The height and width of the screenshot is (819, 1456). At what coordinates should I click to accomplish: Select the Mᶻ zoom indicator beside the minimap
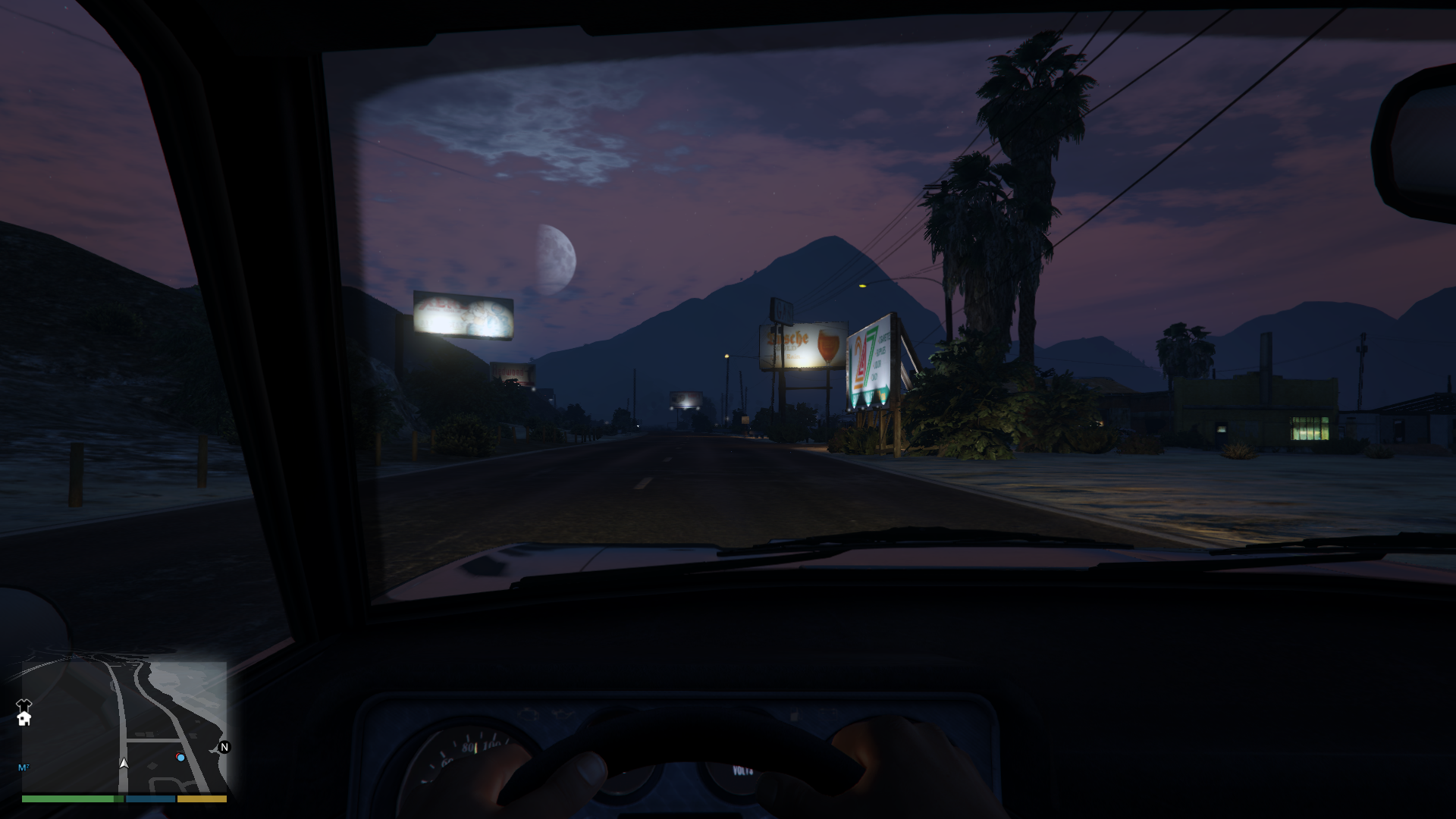tap(23, 767)
